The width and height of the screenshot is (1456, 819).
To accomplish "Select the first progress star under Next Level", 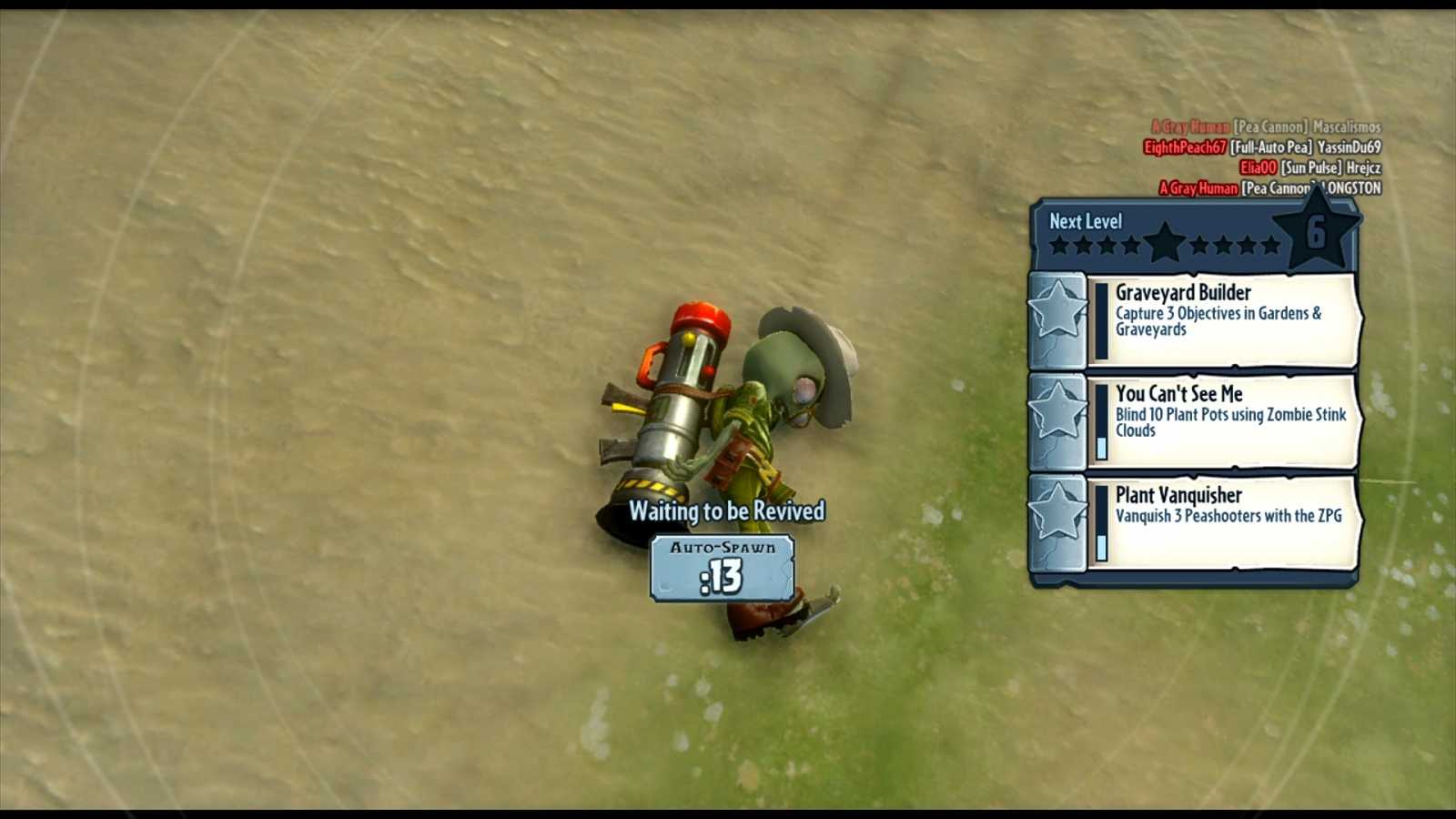I will point(1059,246).
